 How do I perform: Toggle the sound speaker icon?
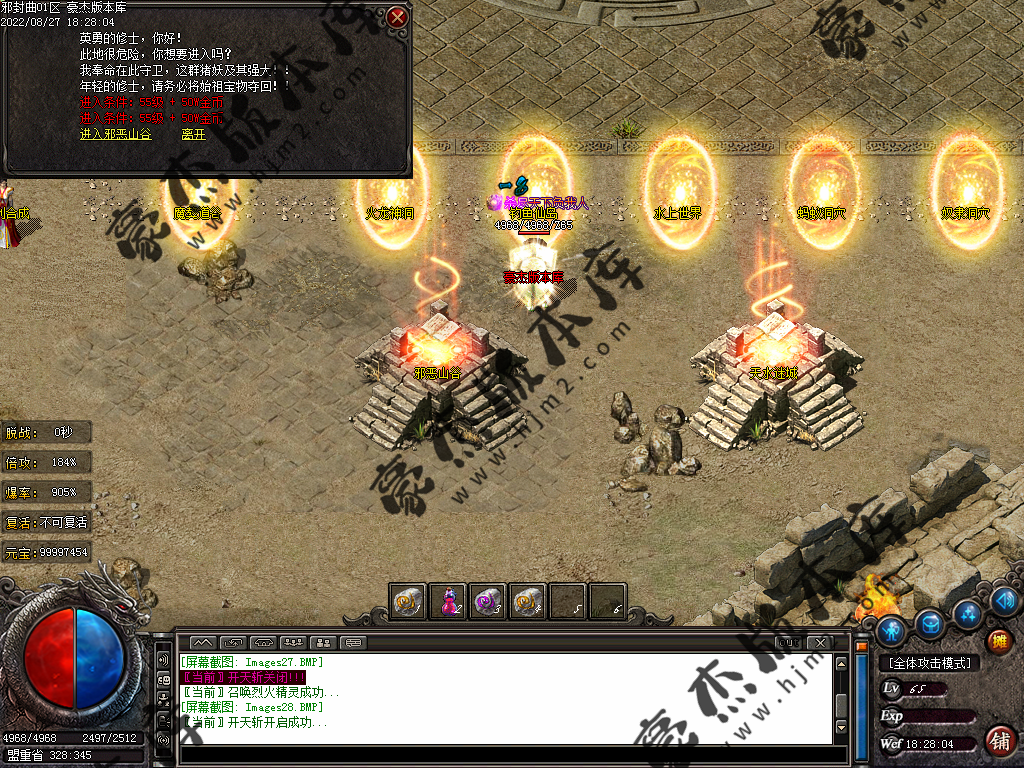tap(1006, 601)
